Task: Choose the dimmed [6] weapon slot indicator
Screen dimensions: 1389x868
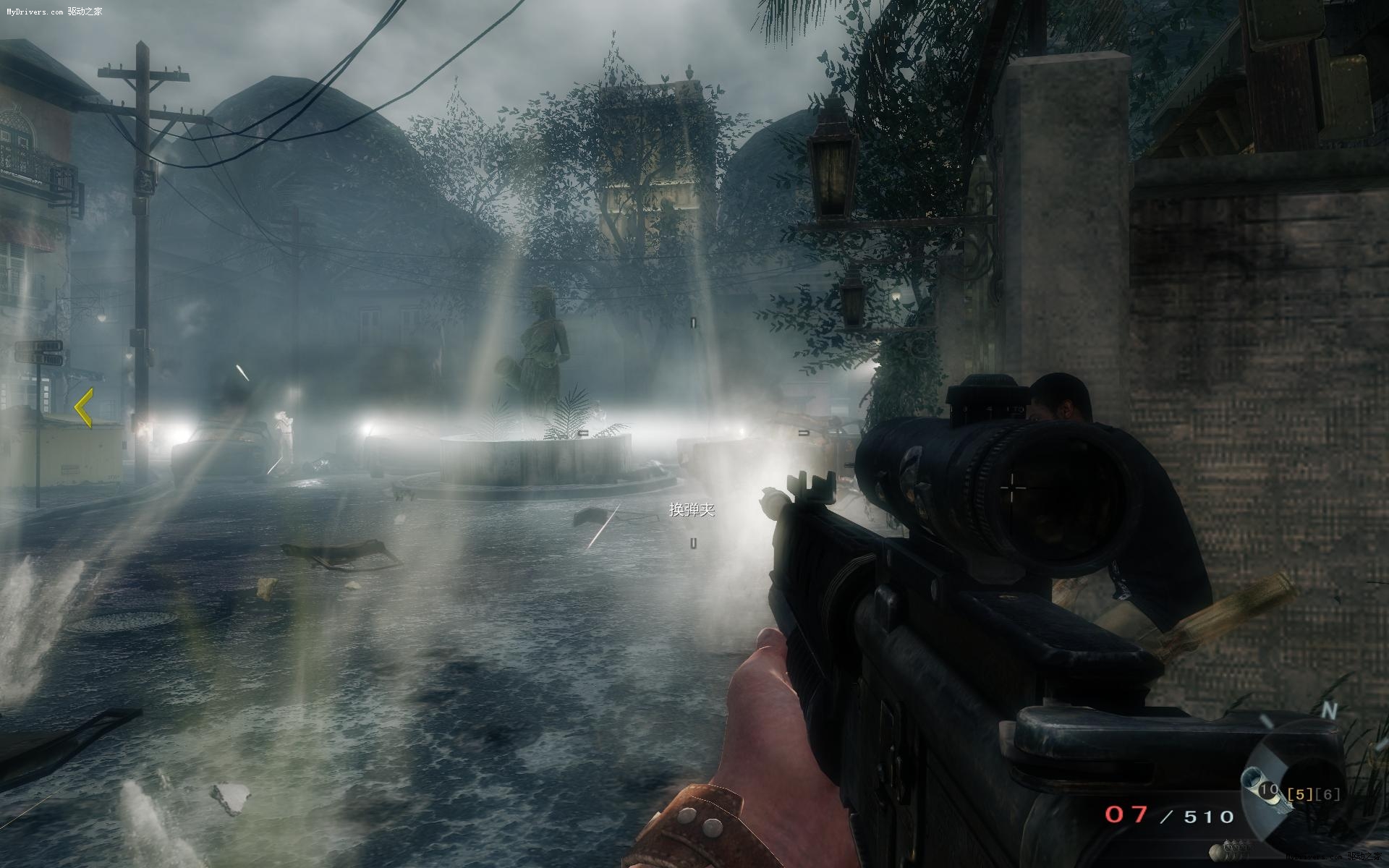Action: pyautogui.click(x=1327, y=794)
